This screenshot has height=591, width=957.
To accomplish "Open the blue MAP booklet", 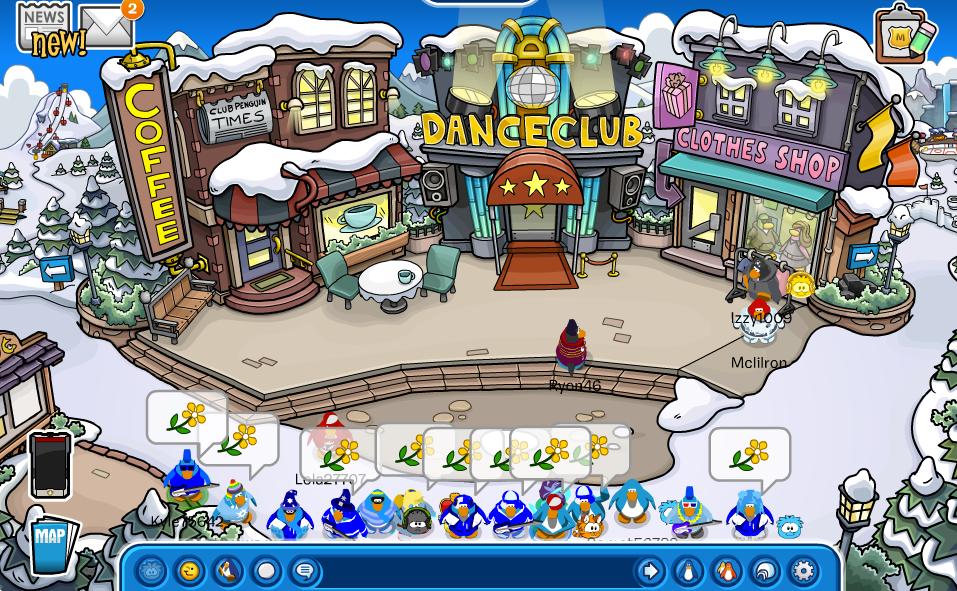I will [51, 545].
